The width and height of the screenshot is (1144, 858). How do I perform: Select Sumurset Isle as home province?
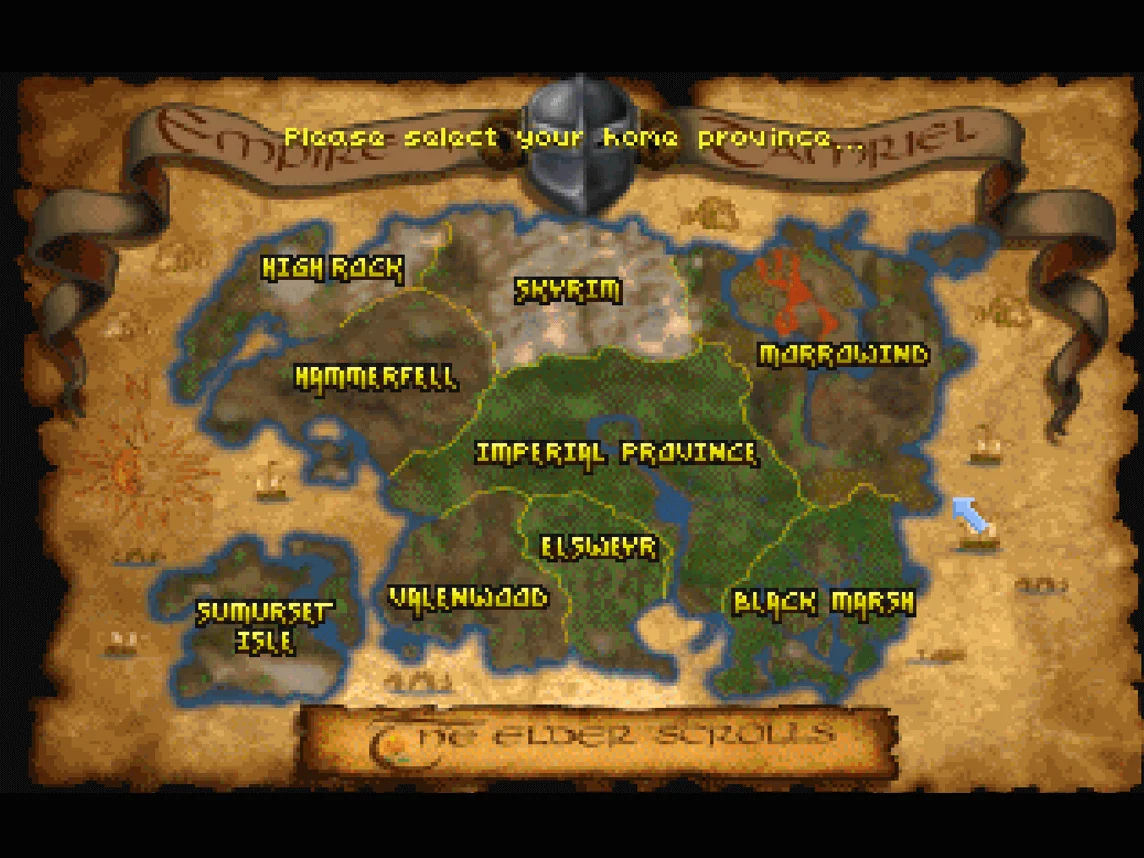click(x=264, y=626)
